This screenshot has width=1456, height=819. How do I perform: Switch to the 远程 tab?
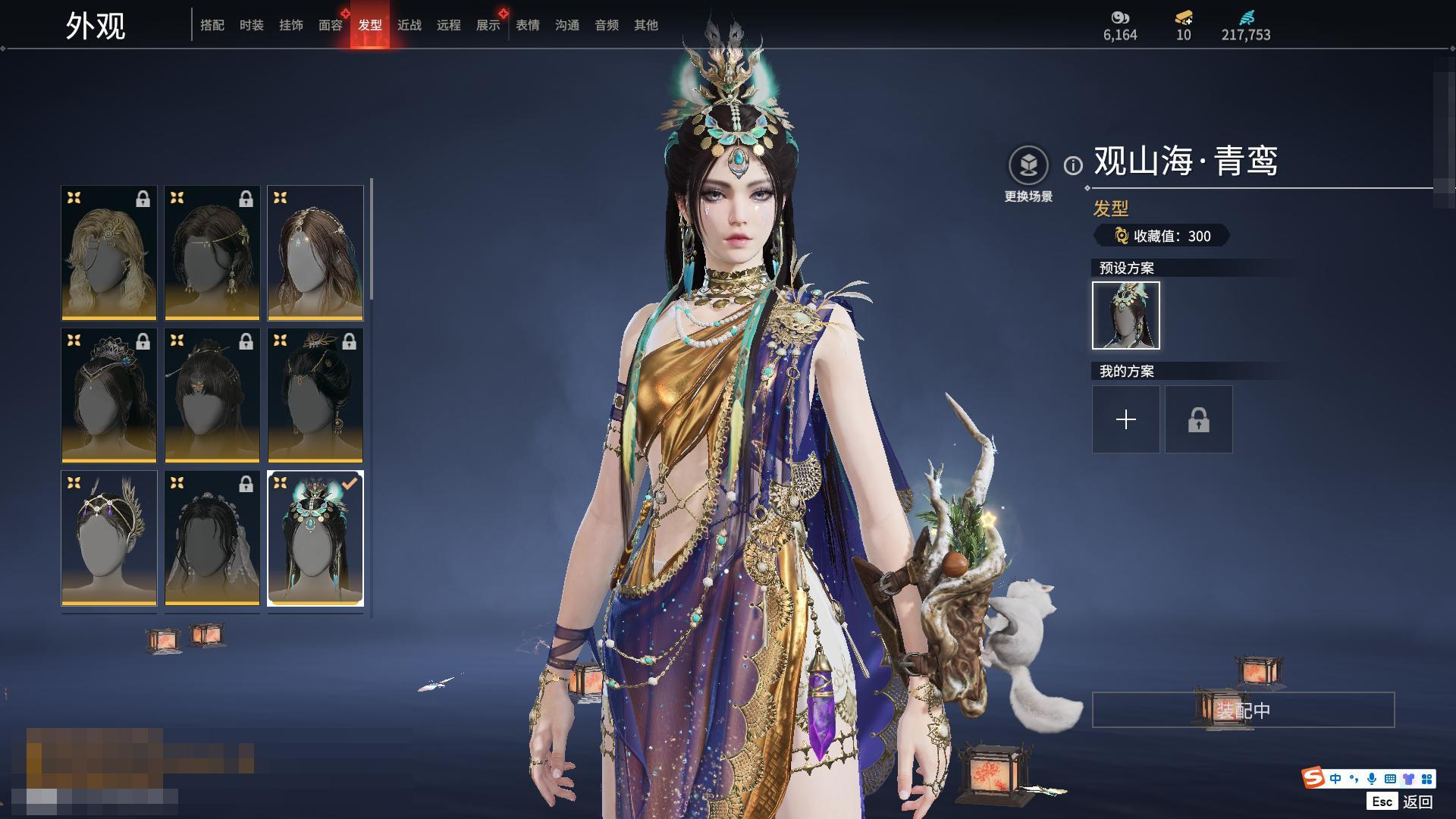pos(449,25)
